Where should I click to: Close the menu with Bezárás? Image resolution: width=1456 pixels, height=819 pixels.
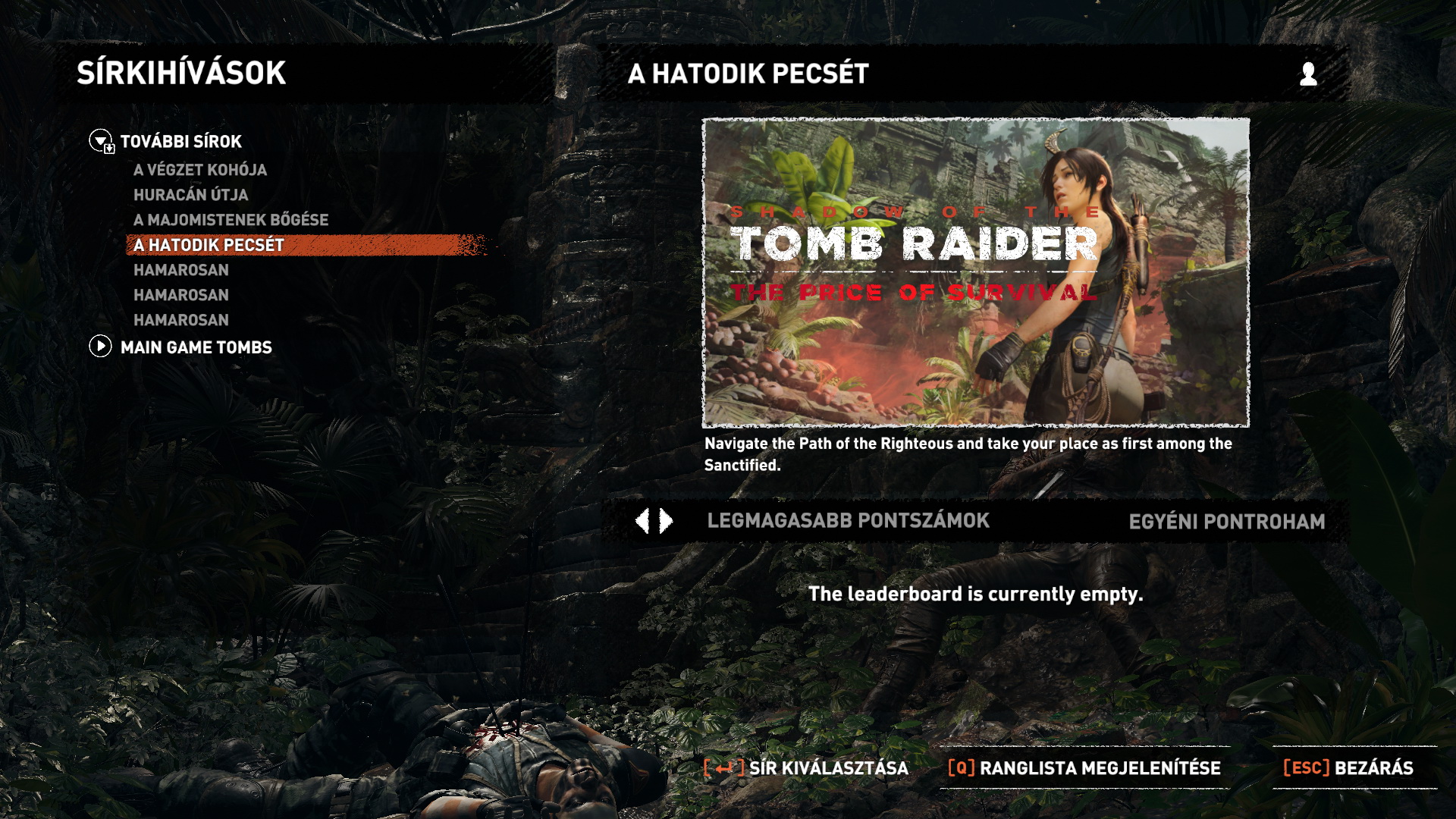(1348, 767)
